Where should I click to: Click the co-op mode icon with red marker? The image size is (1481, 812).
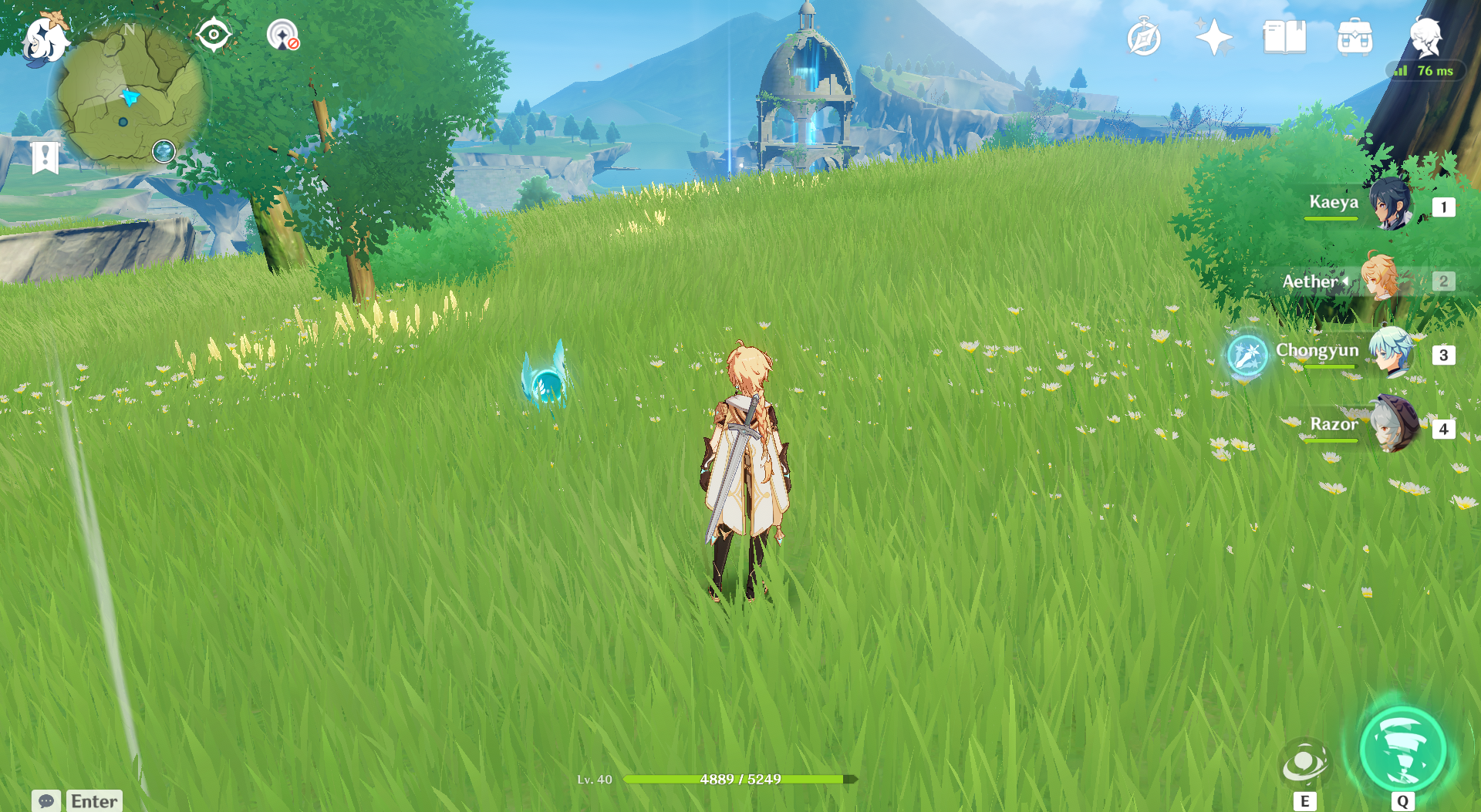tap(283, 35)
